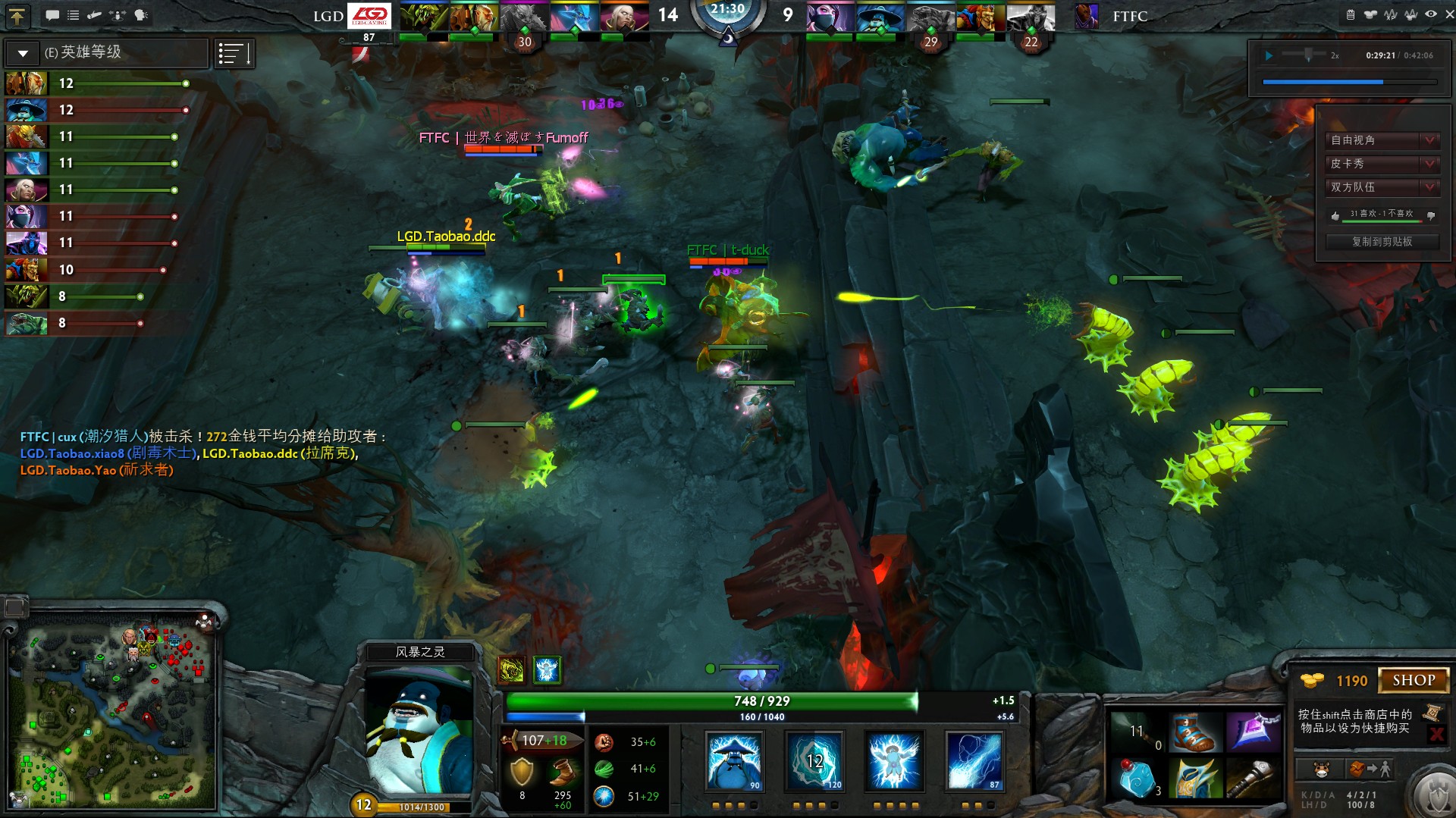1456x818 pixels.
Task: Open the chat bubble icon in top-left toolbar
Action: pyautogui.click(x=52, y=14)
